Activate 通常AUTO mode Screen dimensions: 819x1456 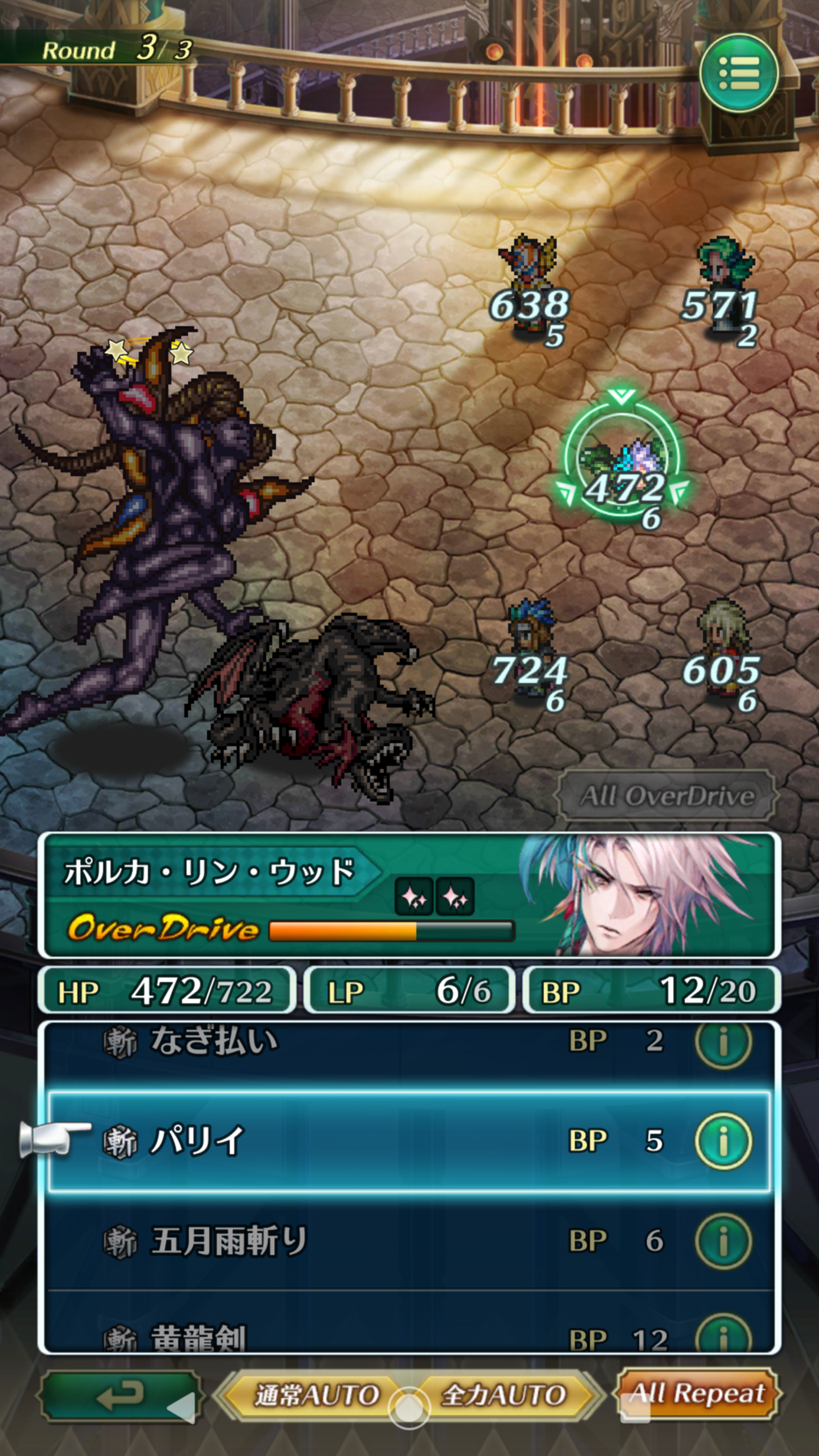315,1396
